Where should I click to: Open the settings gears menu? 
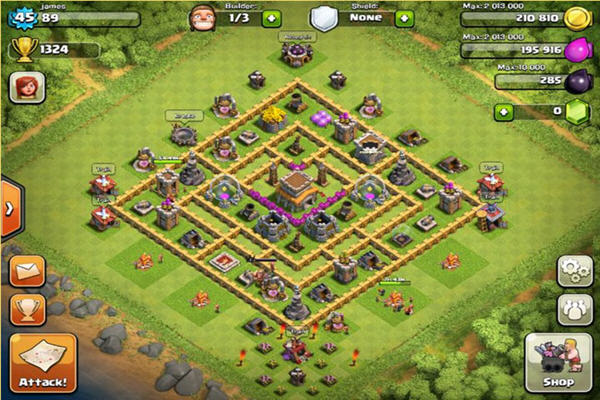coord(574,271)
